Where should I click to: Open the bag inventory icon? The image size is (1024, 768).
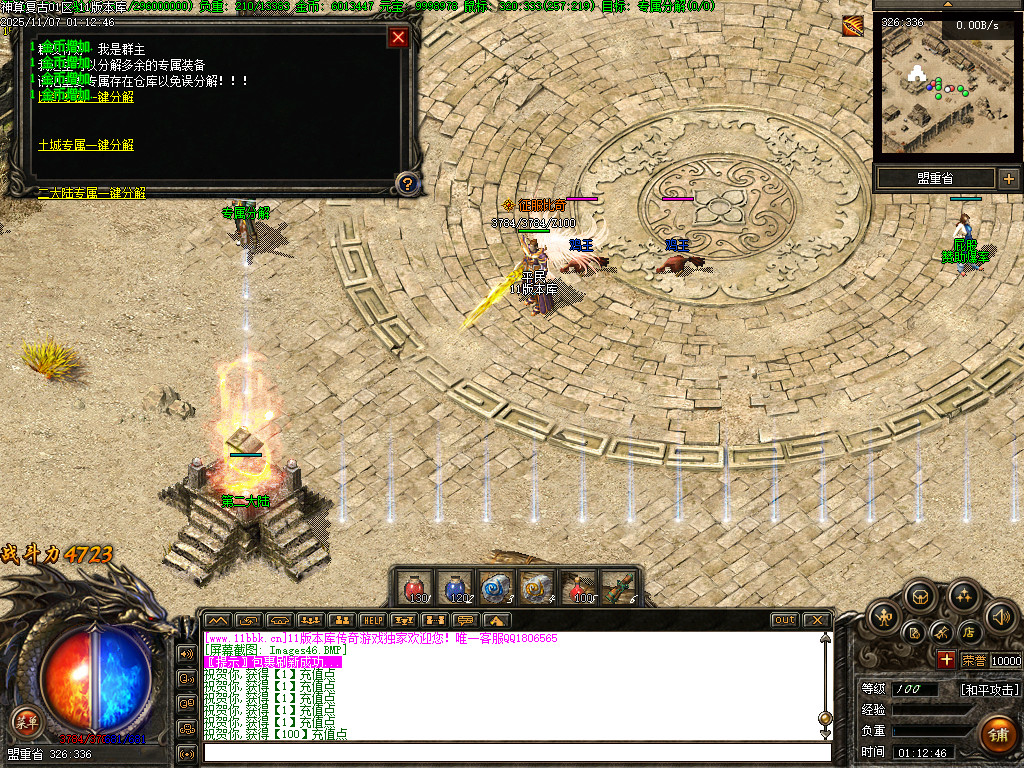click(x=920, y=598)
